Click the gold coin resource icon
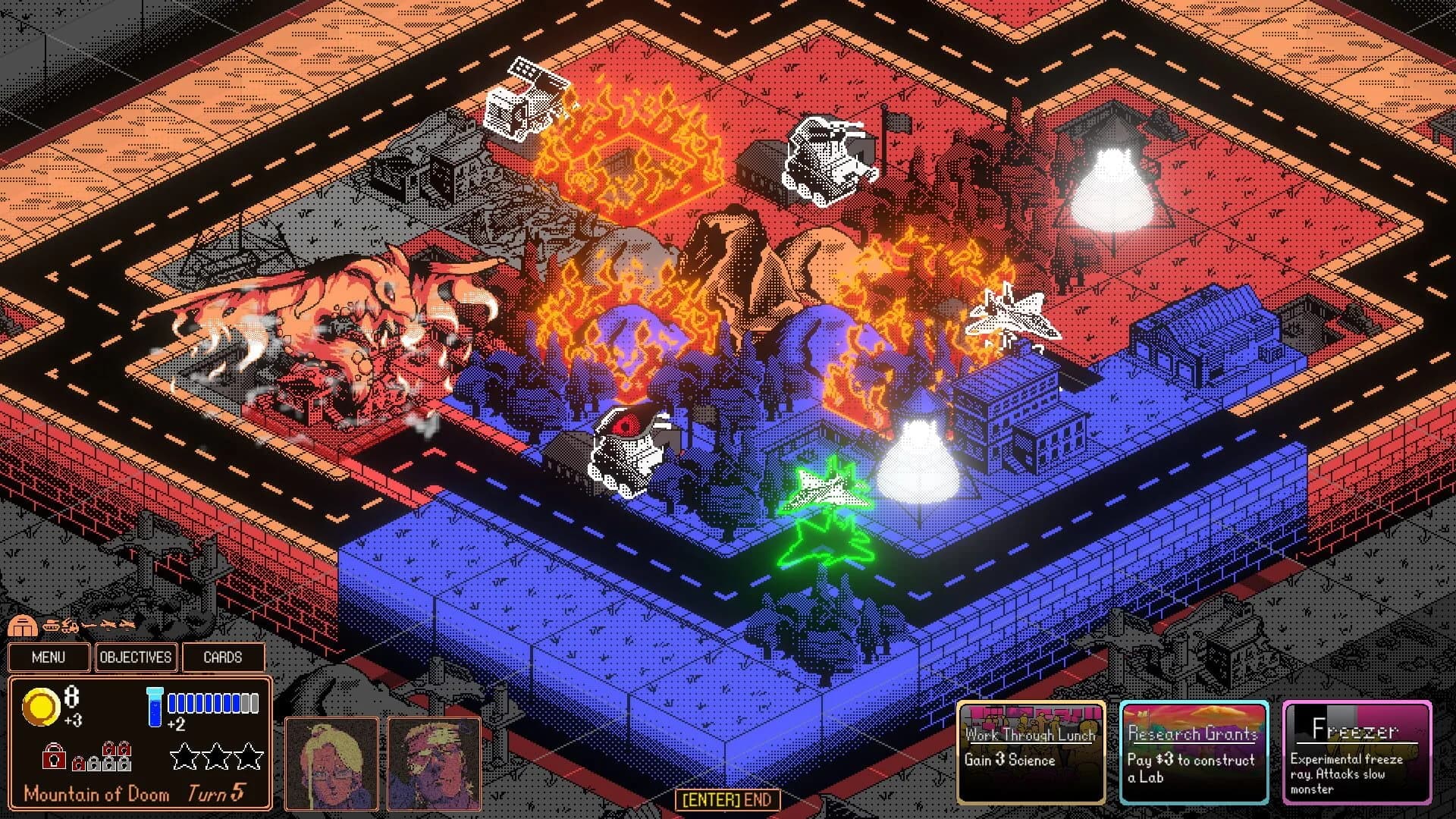The height and width of the screenshot is (819, 1456). 42,707
